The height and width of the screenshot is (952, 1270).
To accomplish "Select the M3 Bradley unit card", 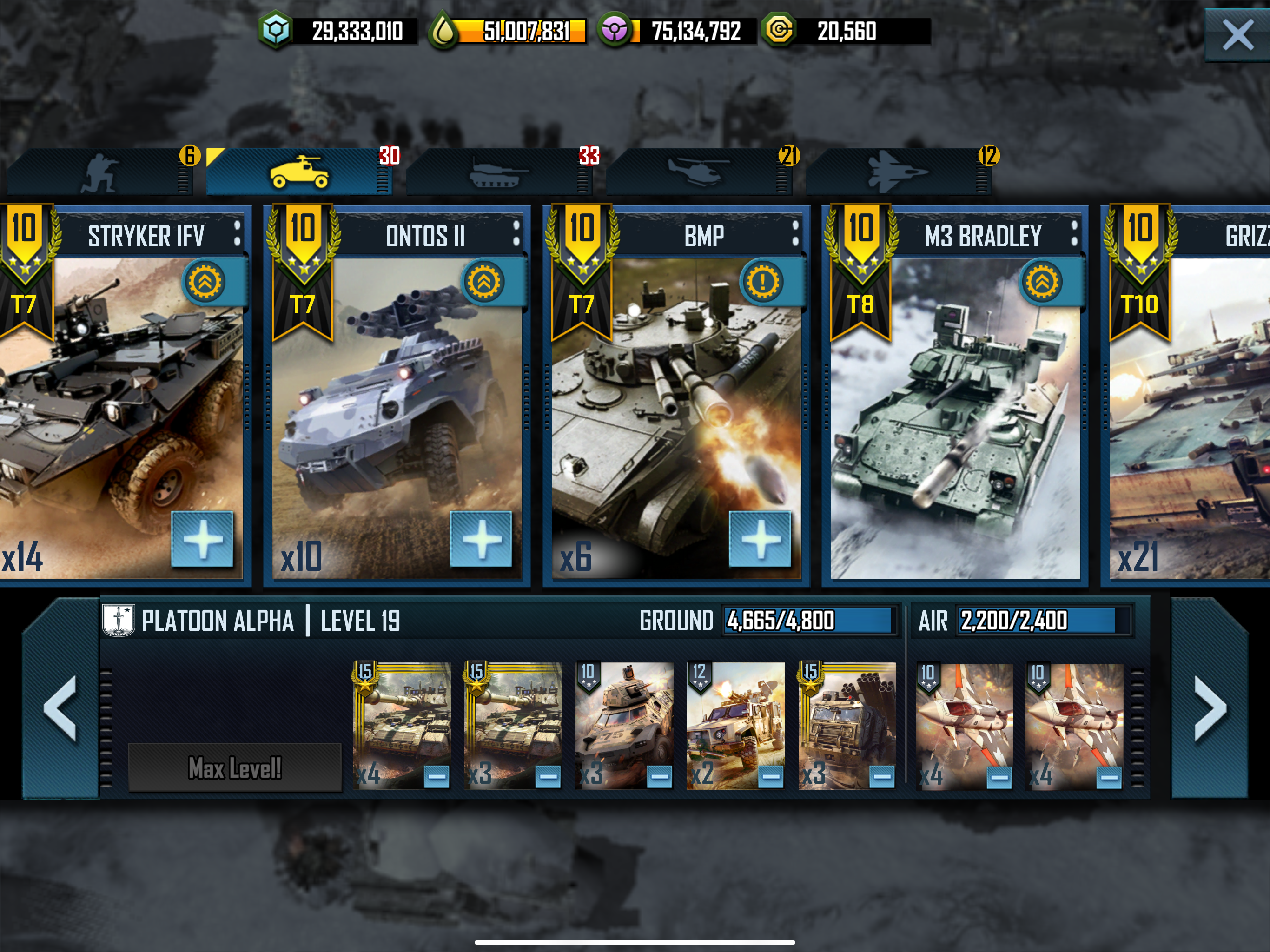I will 954,419.
